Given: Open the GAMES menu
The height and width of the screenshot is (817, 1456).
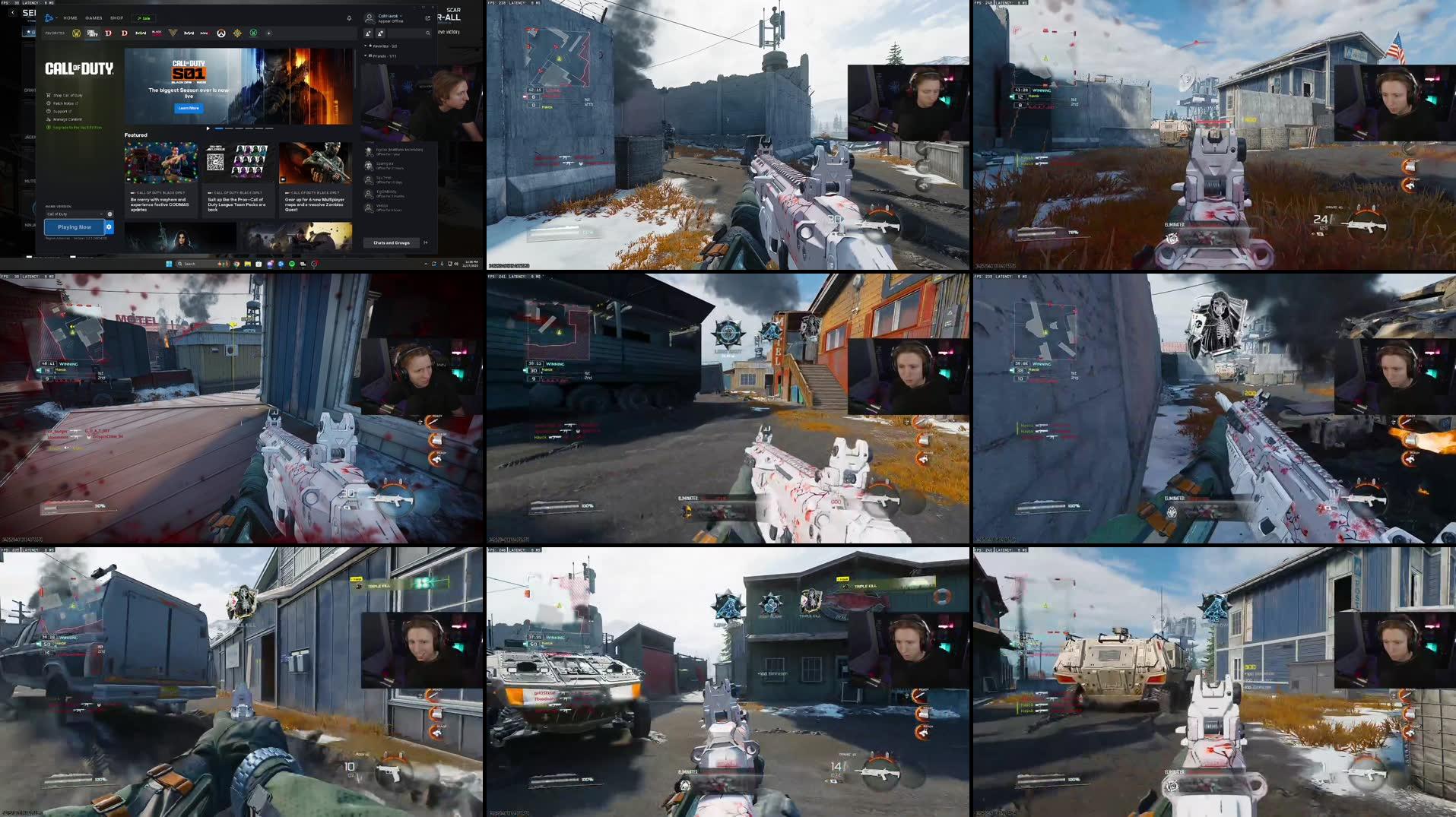Looking at the screenshot, I should (94, 17).
